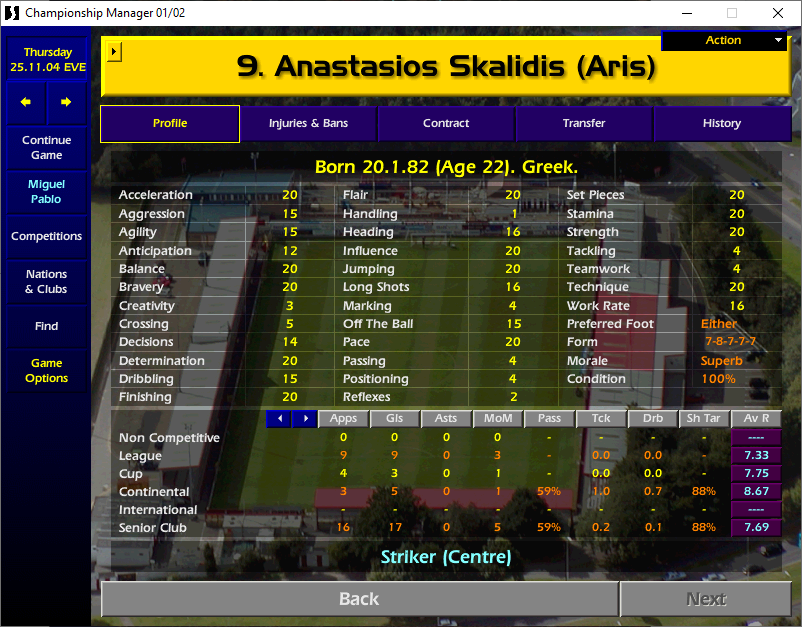Switch to the Injuries & Bans tab
This screenshot has height=627, width=802.
308,124
